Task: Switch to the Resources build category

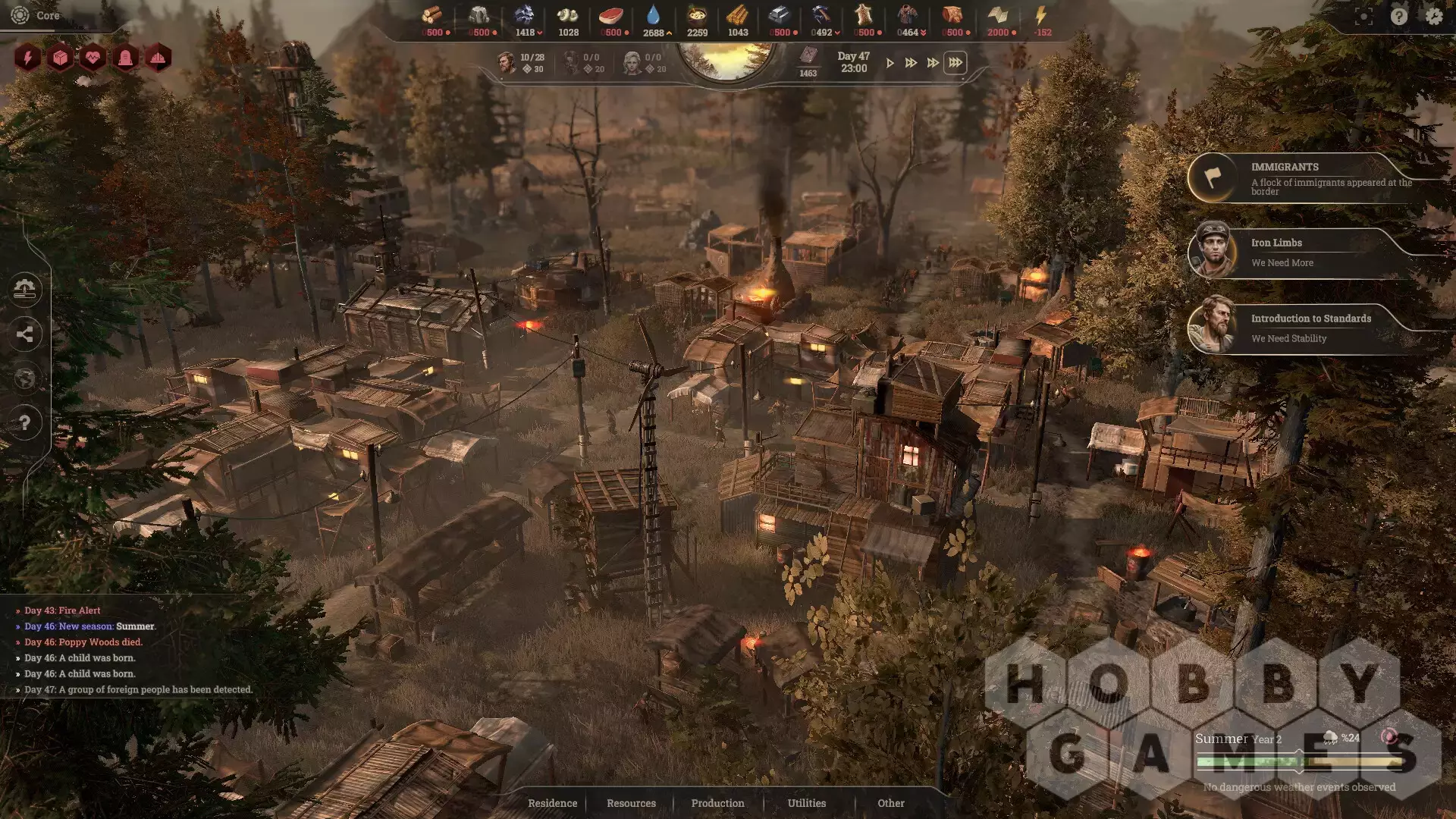Action: pyautogui.click(x=631, y=803)
